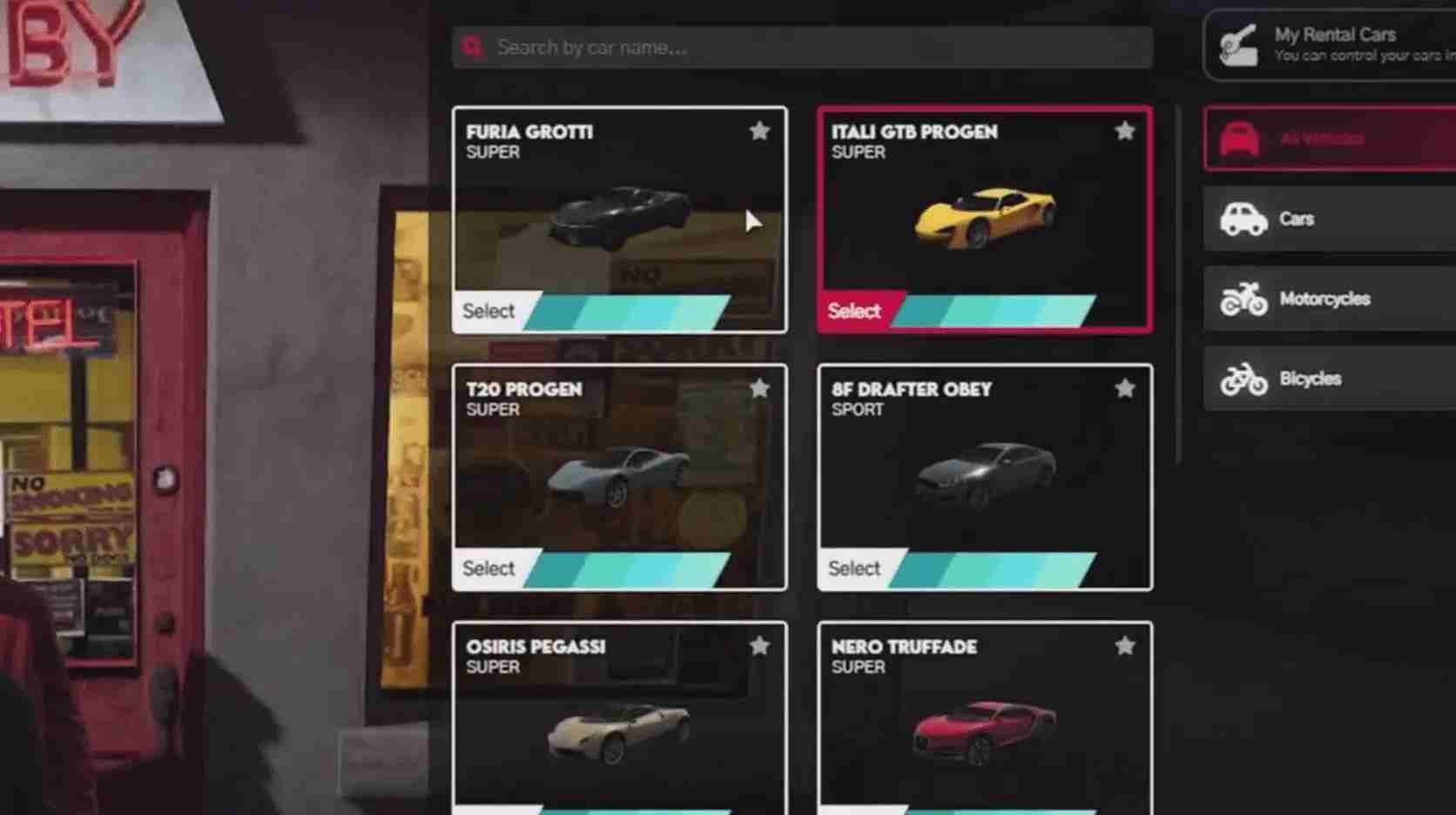Open the My Rental Cars panel

point(1332,45)
